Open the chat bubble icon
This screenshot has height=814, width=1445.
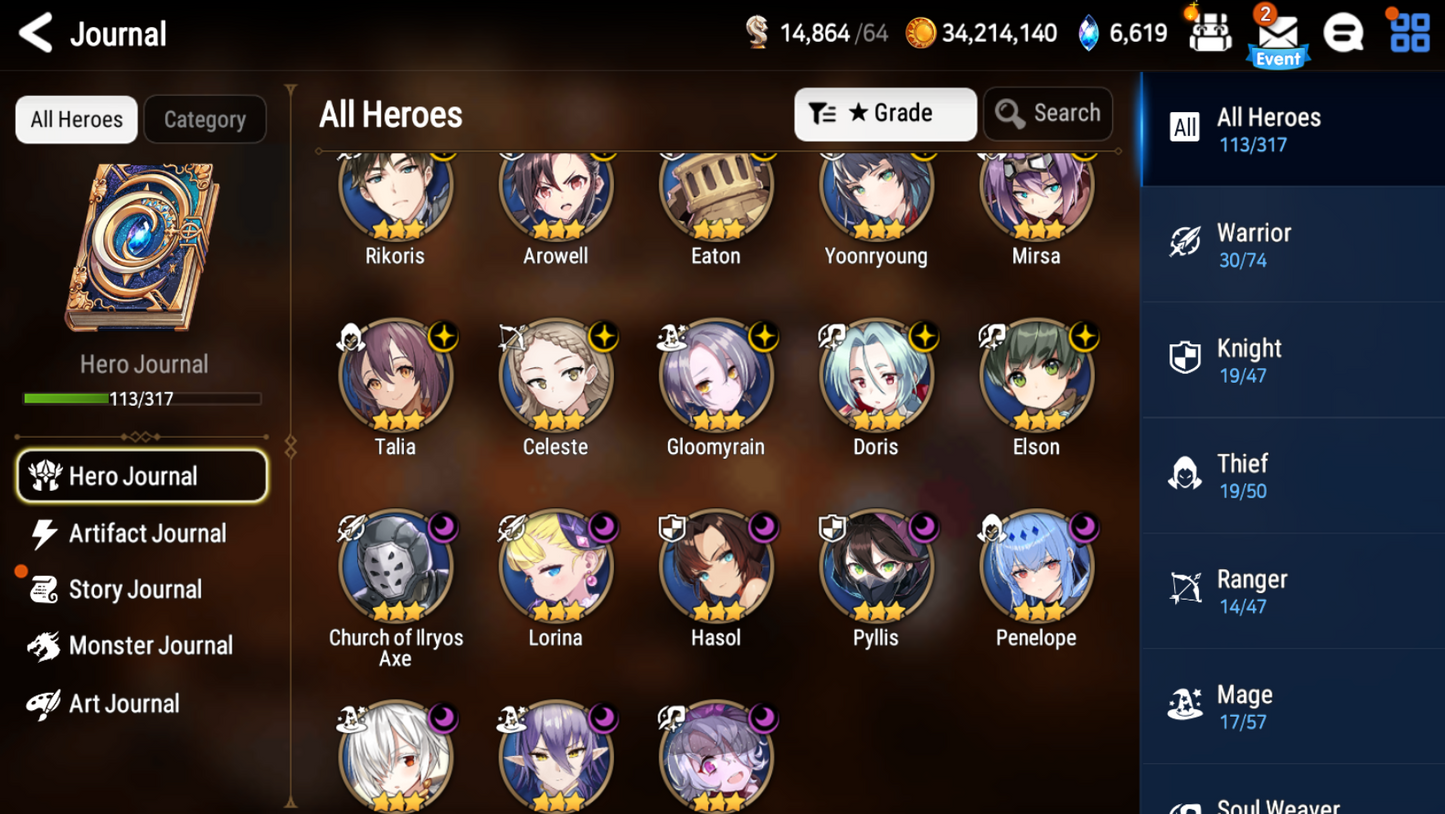pyautogui.click(x=1343, y=31)
